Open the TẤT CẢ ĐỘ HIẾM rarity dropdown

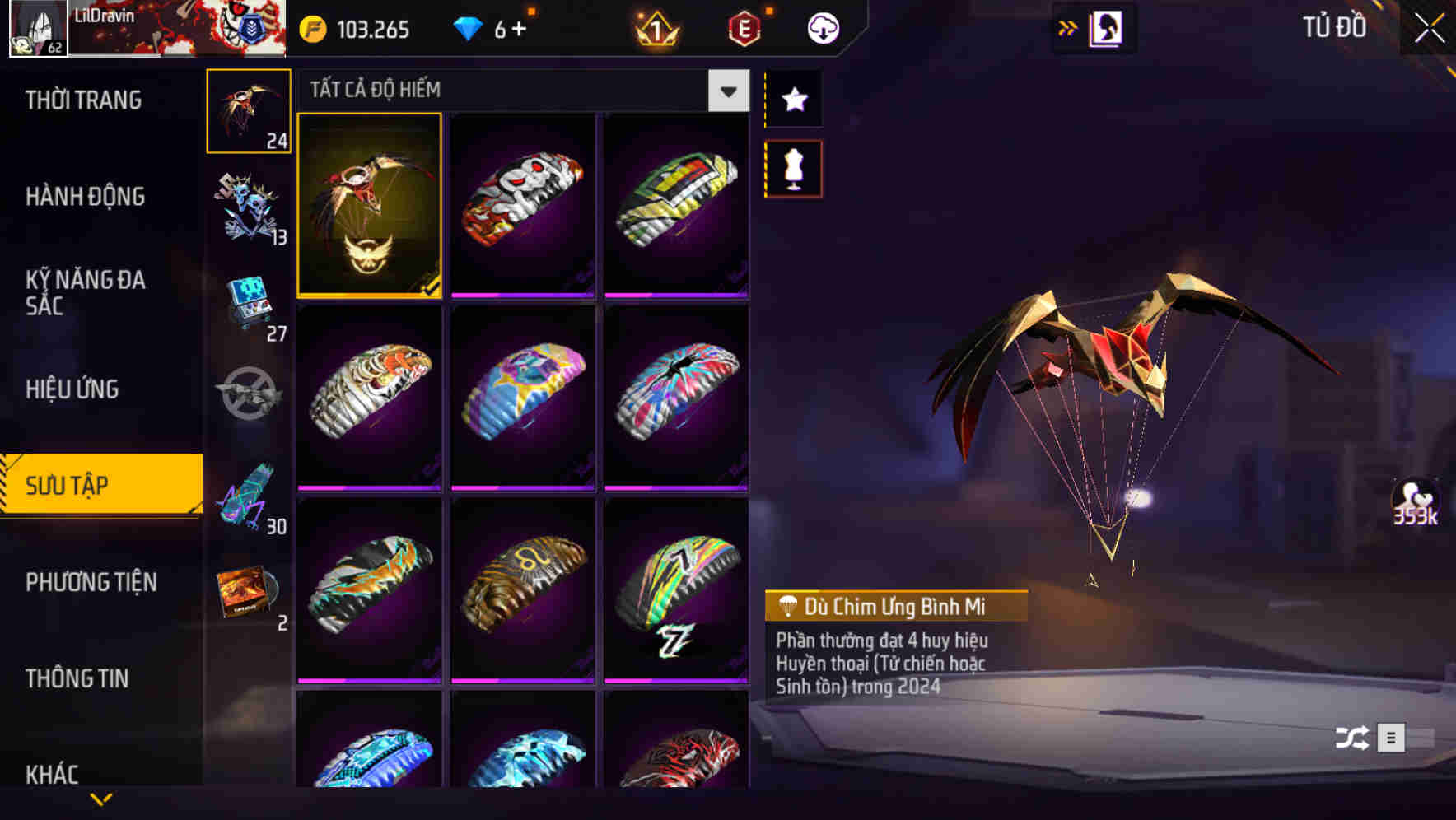[x=726, y=91]
